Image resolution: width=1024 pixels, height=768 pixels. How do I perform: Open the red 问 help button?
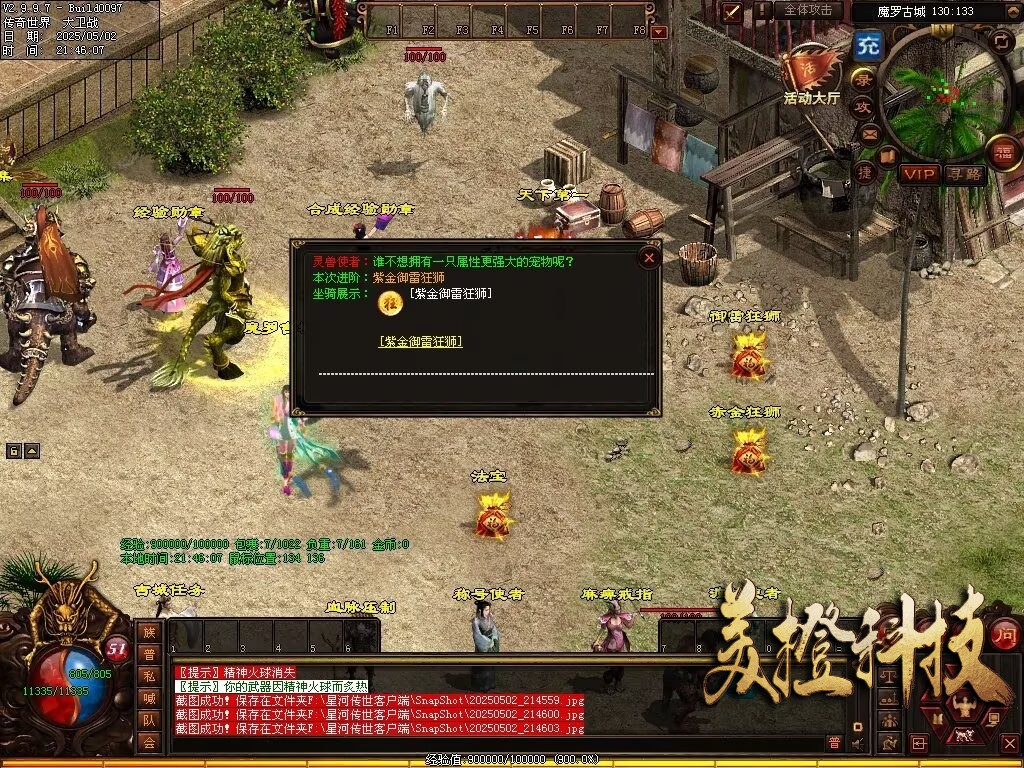pos(1004,633)
